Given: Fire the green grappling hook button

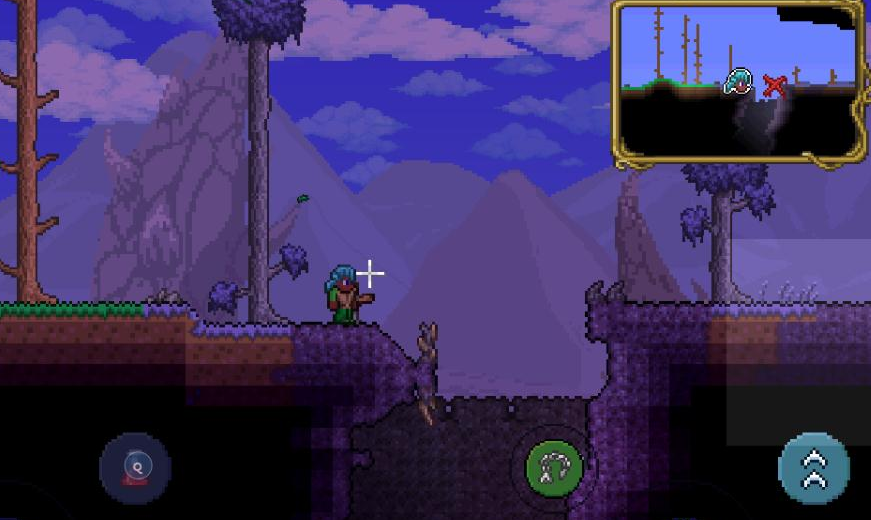Looking at the screenshot, I should click(x=554, y=468).
